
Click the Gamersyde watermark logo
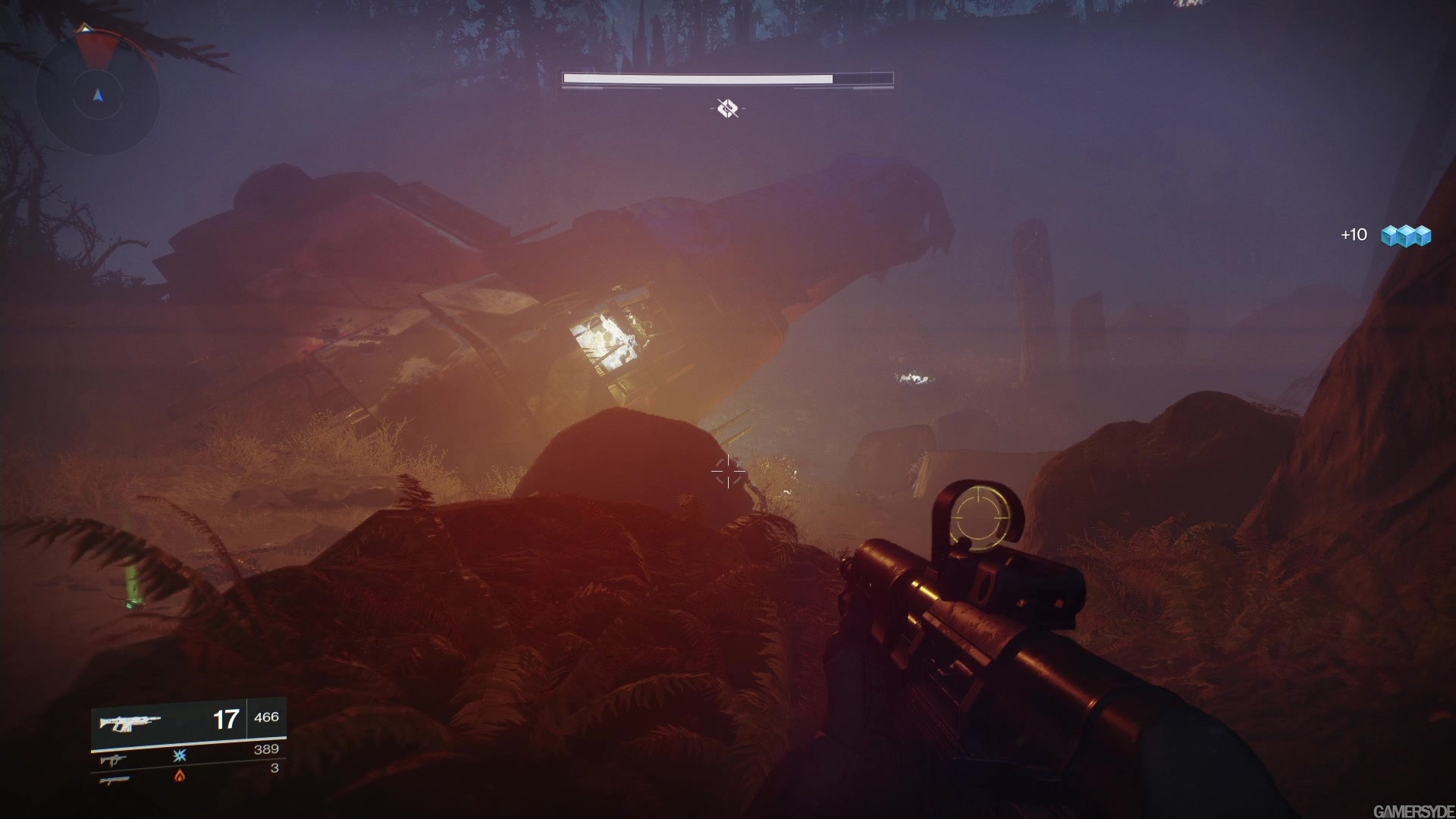click(x=1414, y=811)
